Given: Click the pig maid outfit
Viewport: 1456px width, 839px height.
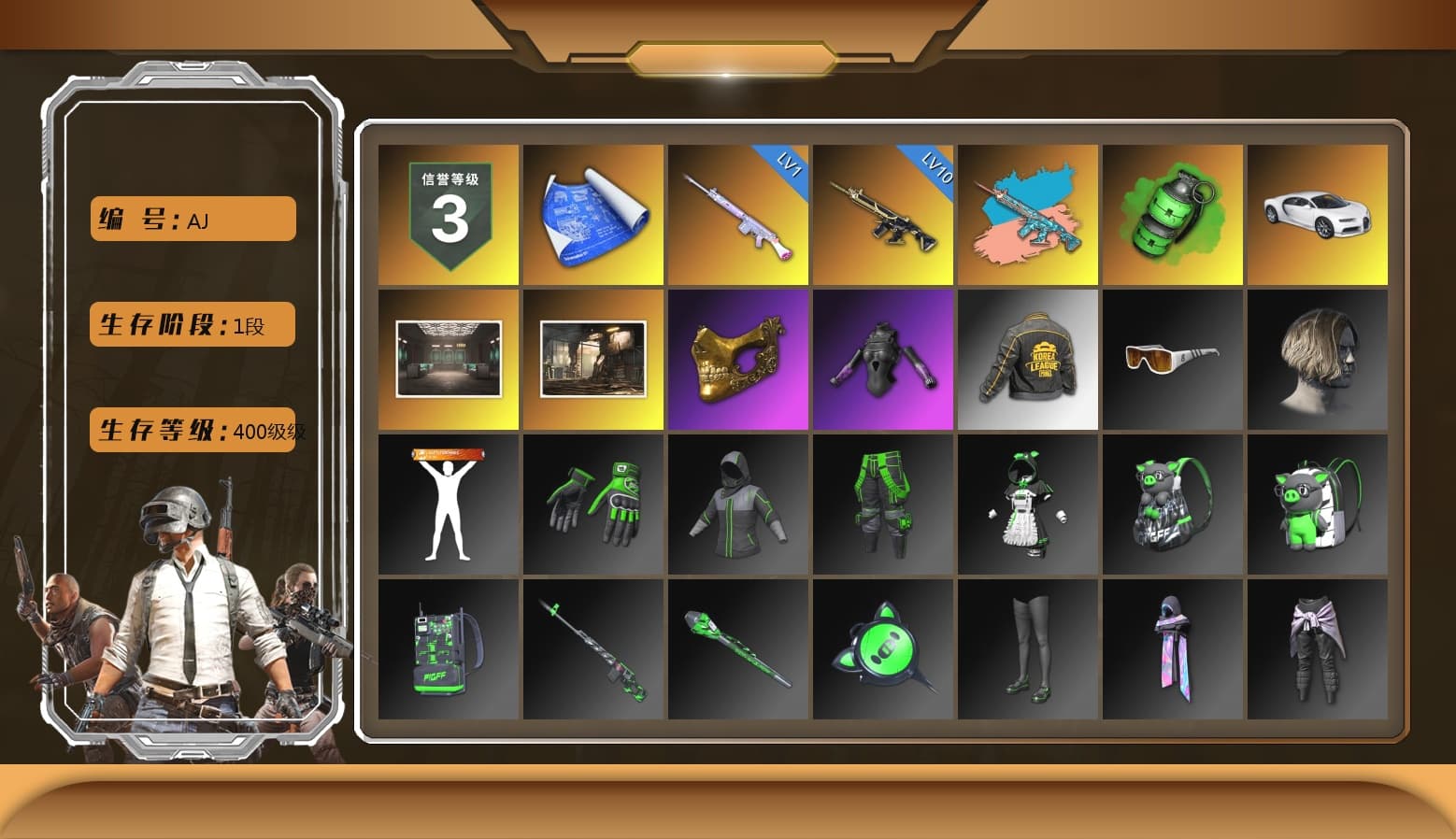Looking at the screenshot, I should click(x=1028, y=505).
